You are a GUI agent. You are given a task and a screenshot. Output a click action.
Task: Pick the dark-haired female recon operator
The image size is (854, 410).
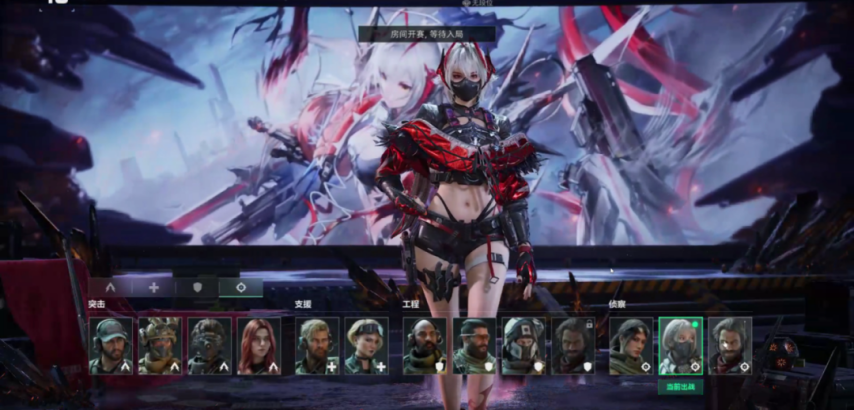(x=631, y=346)
